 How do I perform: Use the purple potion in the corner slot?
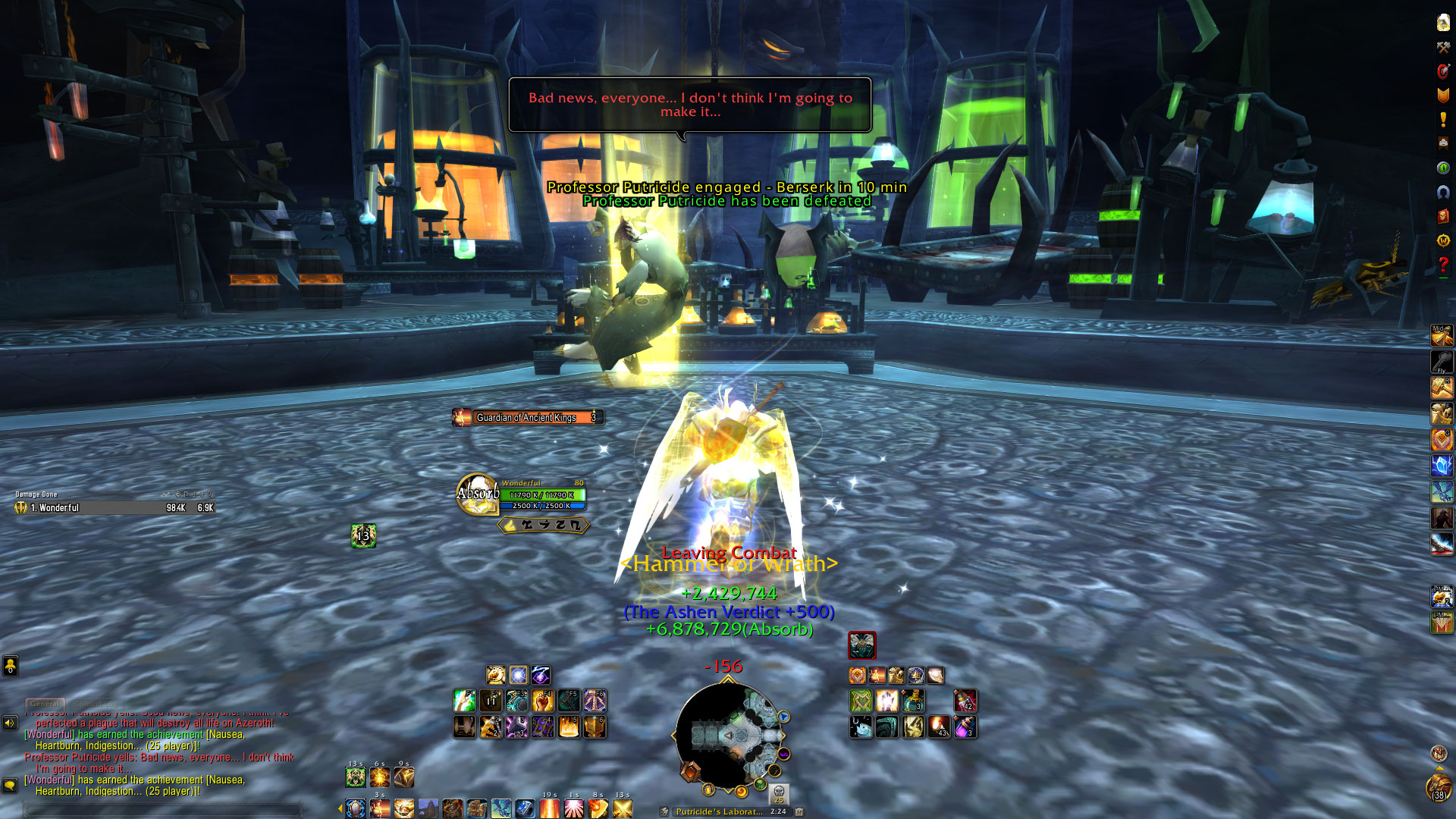(965, 727)
